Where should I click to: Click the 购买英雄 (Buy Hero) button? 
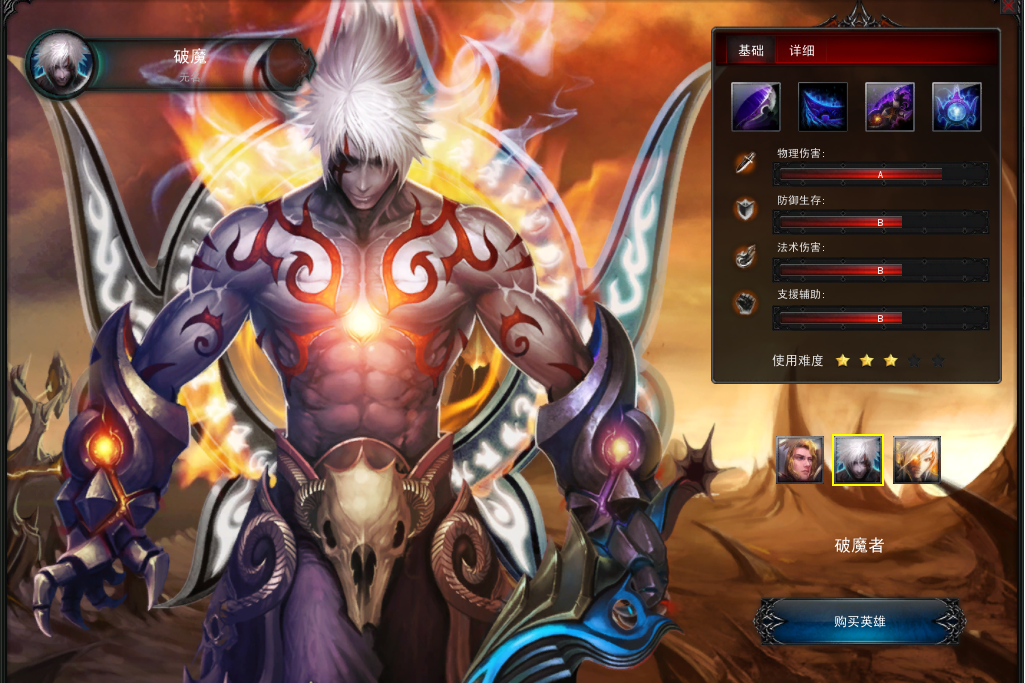[859, 622]
